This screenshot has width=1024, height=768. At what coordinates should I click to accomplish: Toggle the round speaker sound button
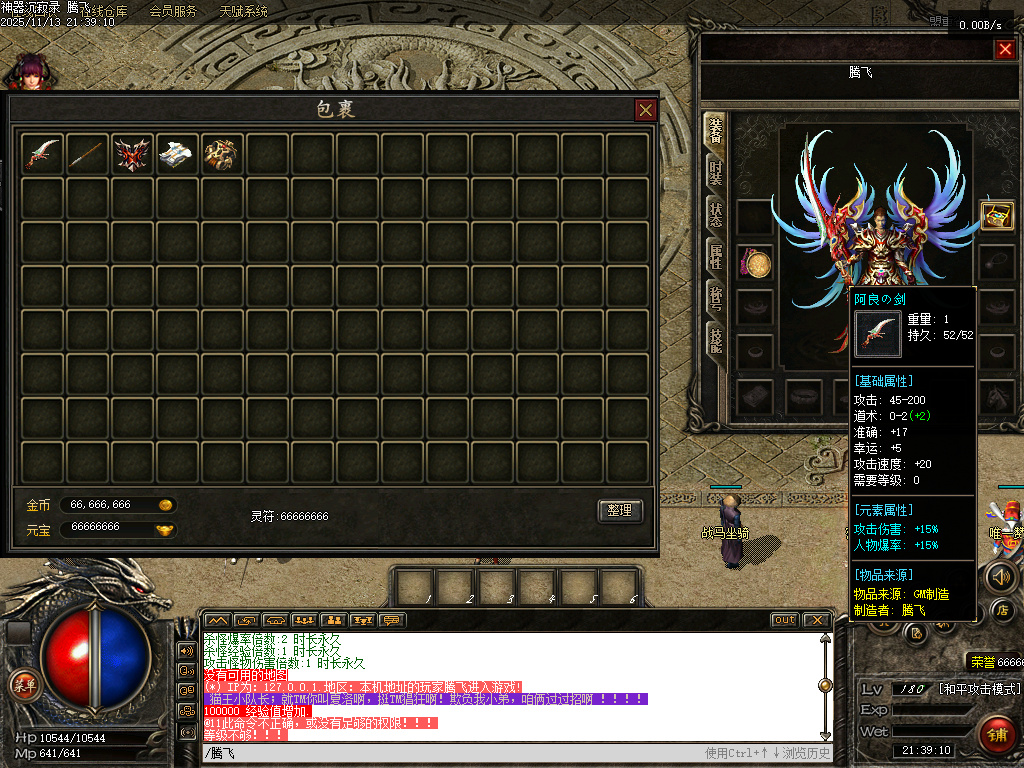[x=1001, y=576]
